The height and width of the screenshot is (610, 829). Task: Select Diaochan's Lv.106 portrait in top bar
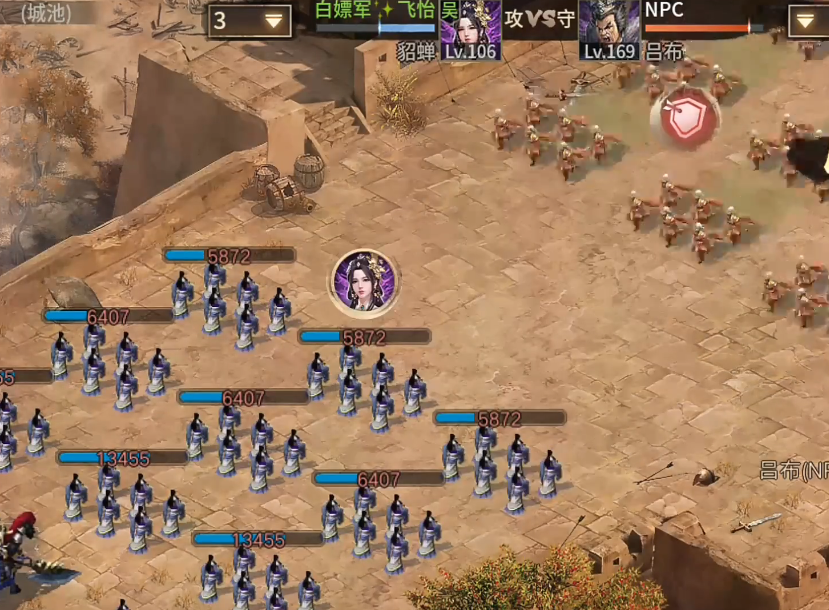click(x=470, y=29)
